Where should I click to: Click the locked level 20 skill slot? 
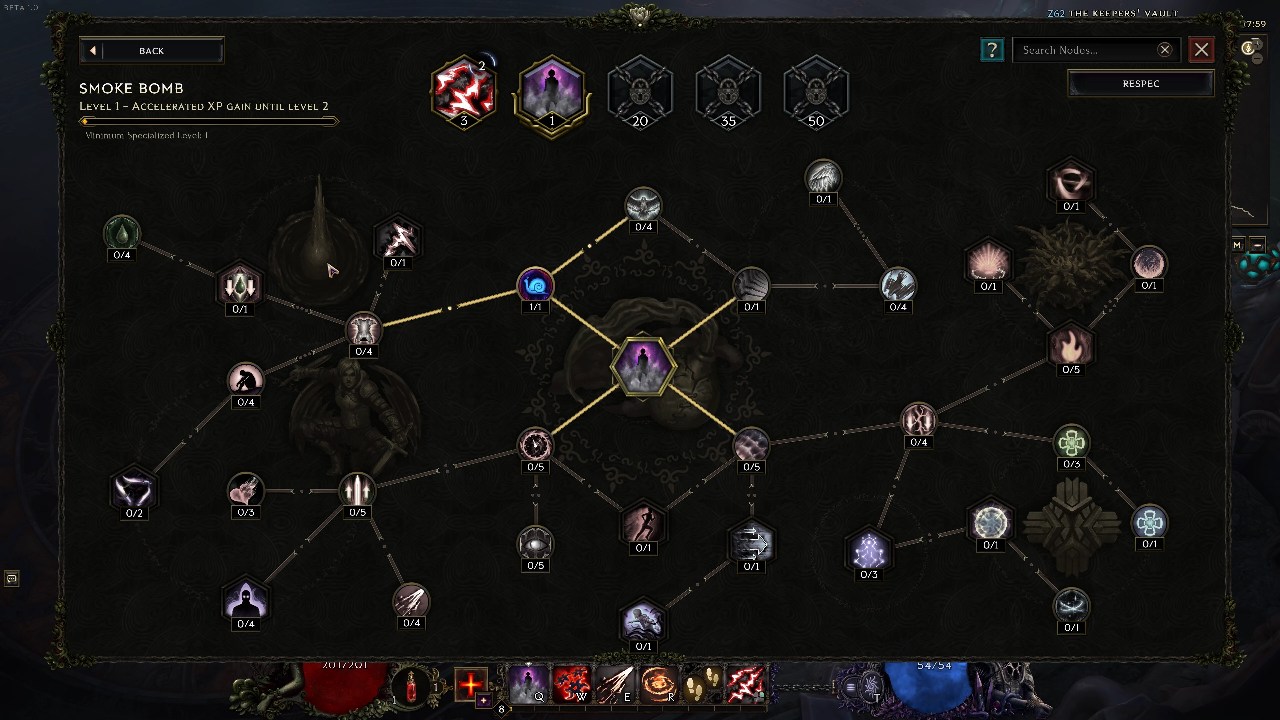pos(640,91)
